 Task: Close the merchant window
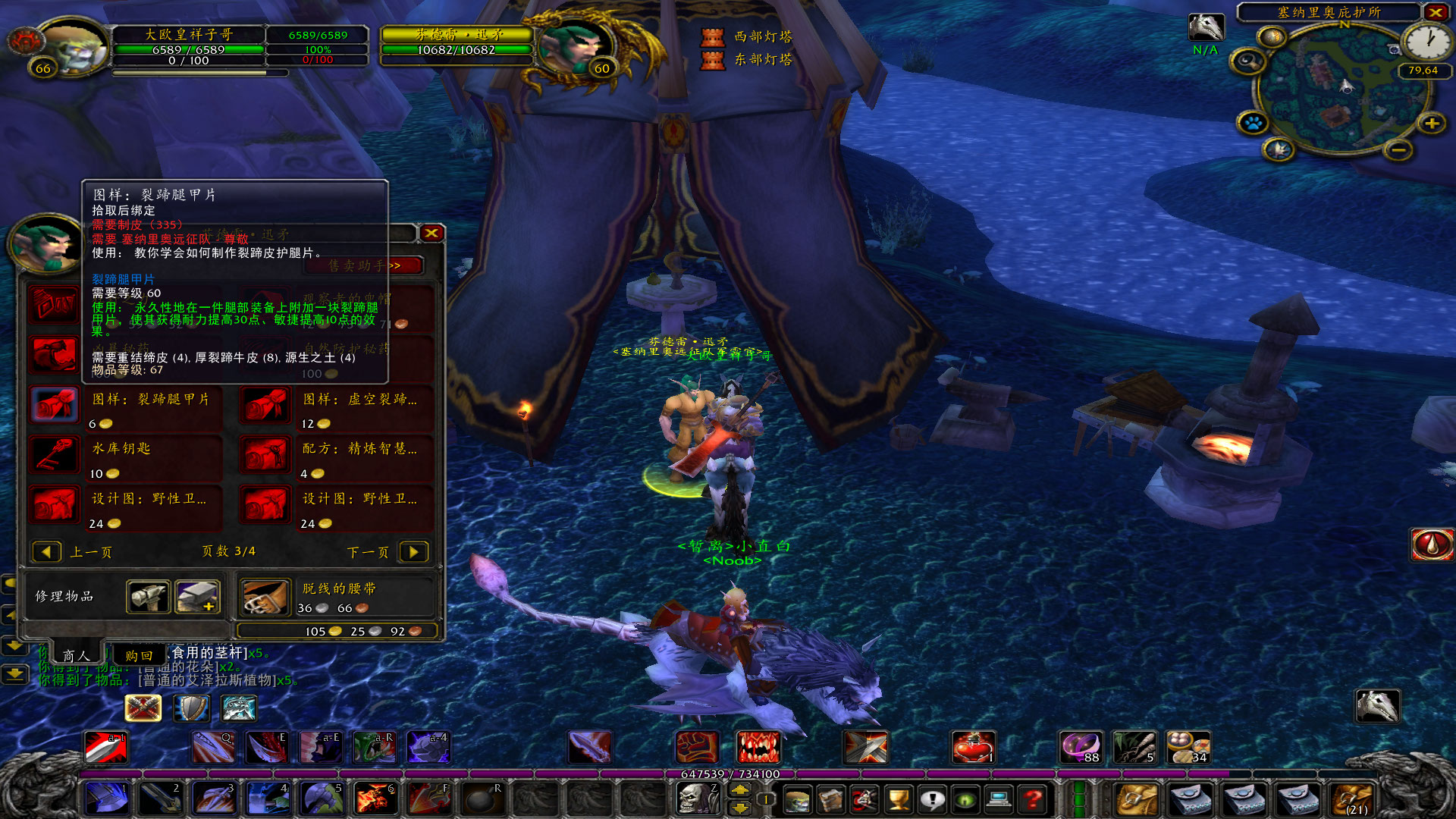(x=431, y=233)
